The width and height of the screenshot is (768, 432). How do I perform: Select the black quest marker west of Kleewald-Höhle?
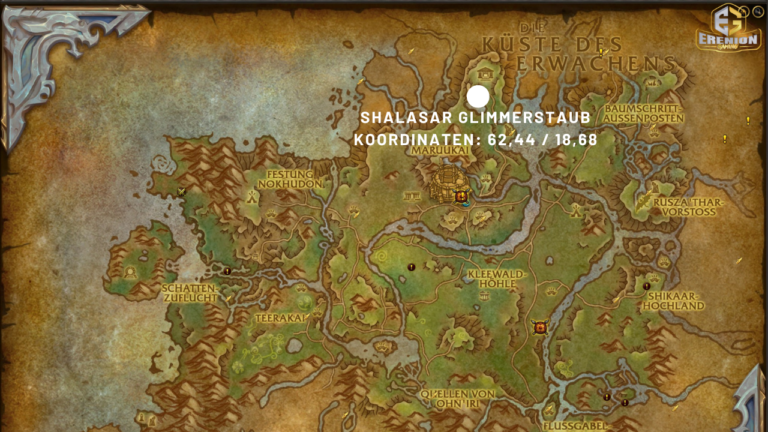412,267
